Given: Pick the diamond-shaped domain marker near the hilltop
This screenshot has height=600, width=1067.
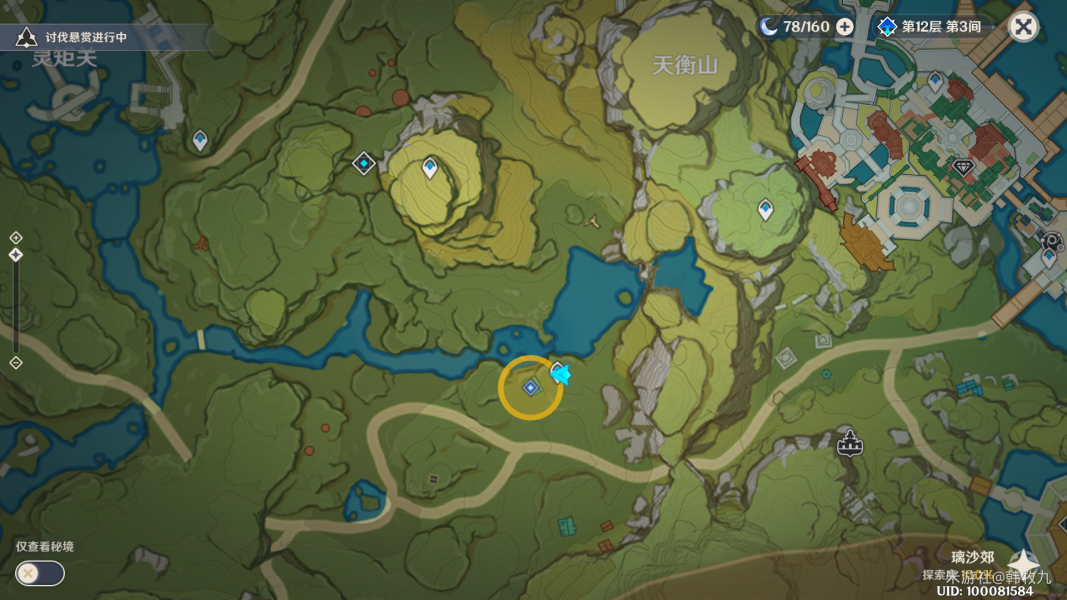Looking at the screenshot, I should pos(364,162).
